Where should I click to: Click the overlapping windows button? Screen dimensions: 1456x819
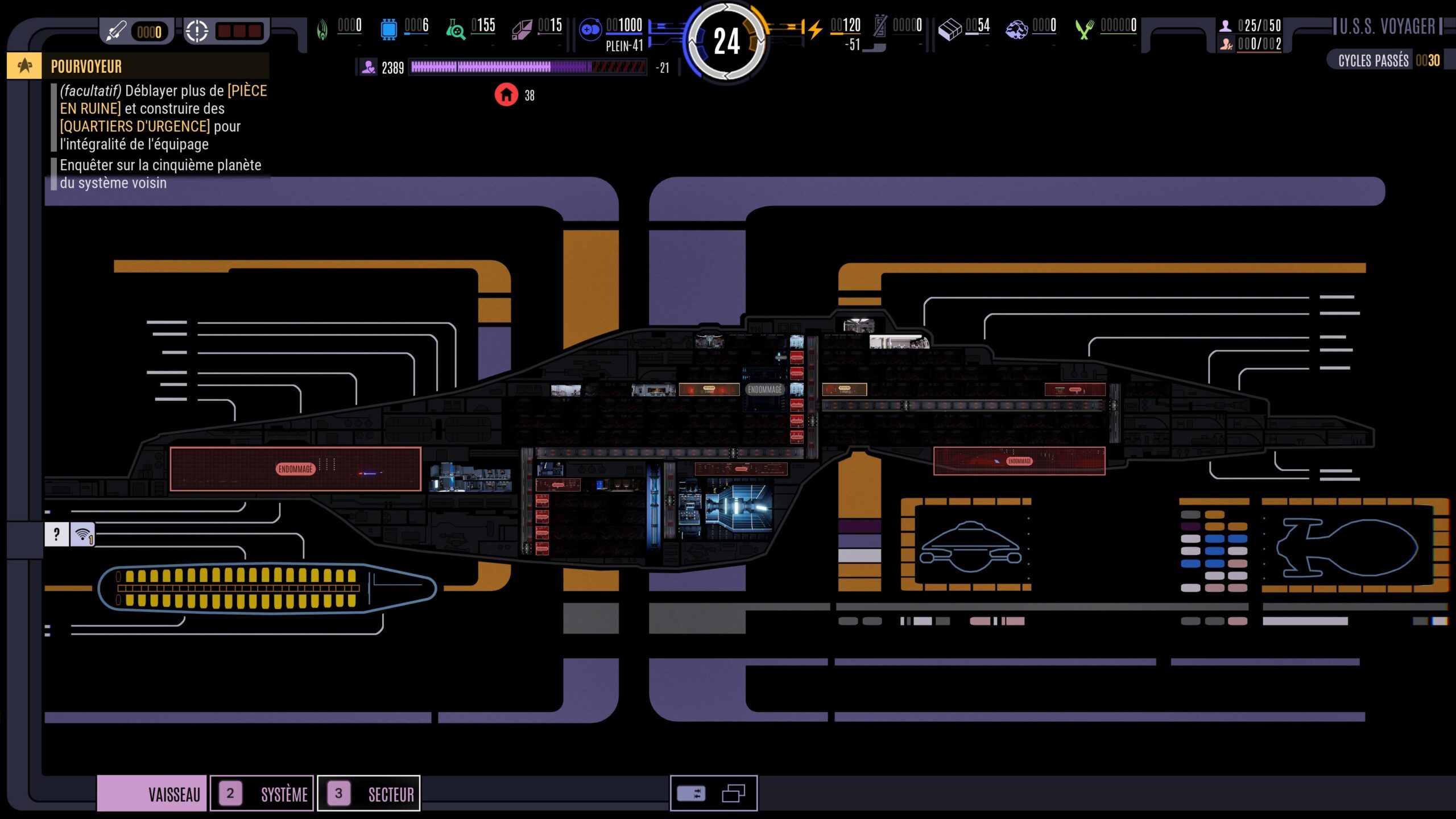[734, 793]
